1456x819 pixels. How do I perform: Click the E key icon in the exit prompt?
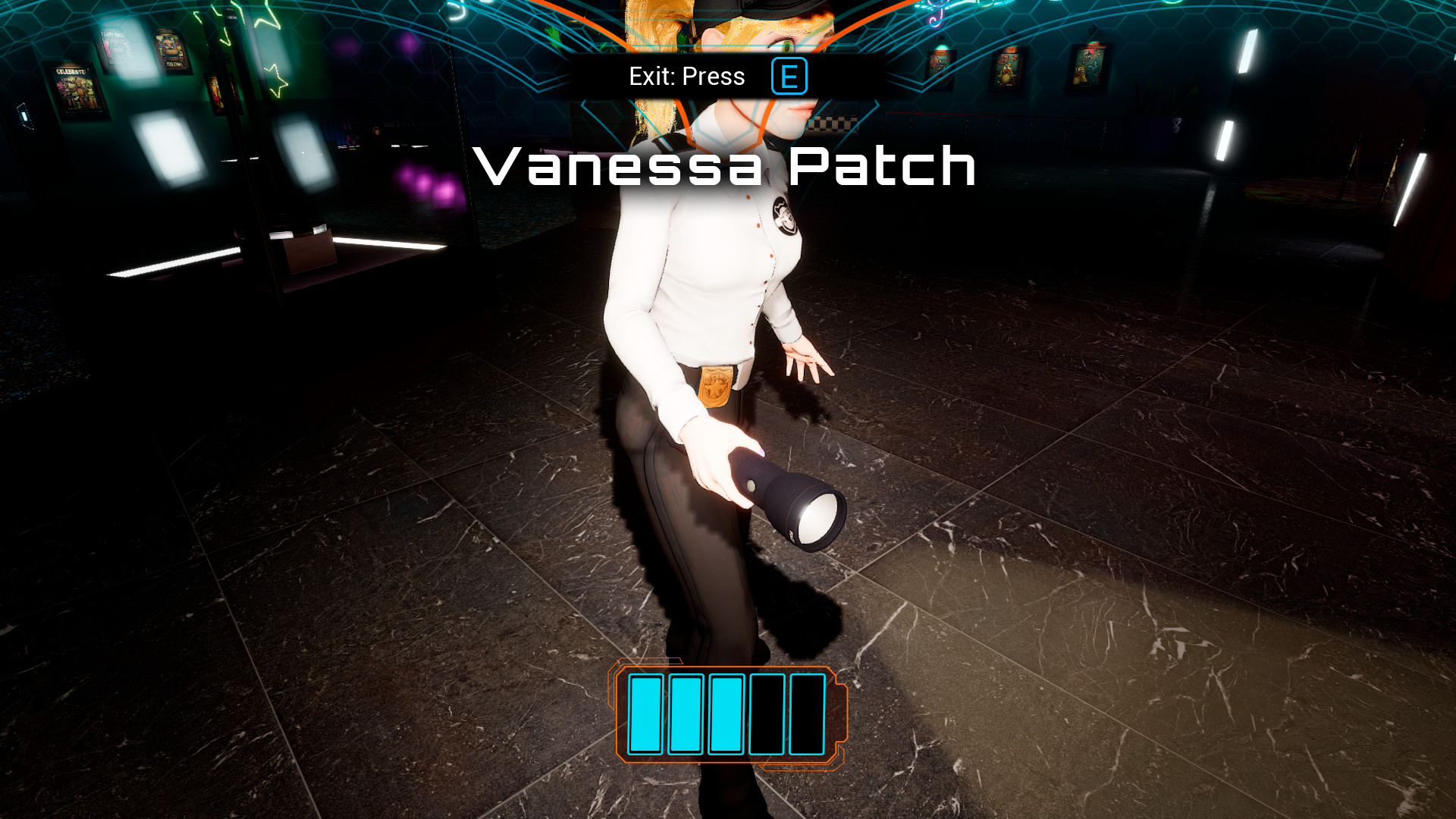pos(789,75)
